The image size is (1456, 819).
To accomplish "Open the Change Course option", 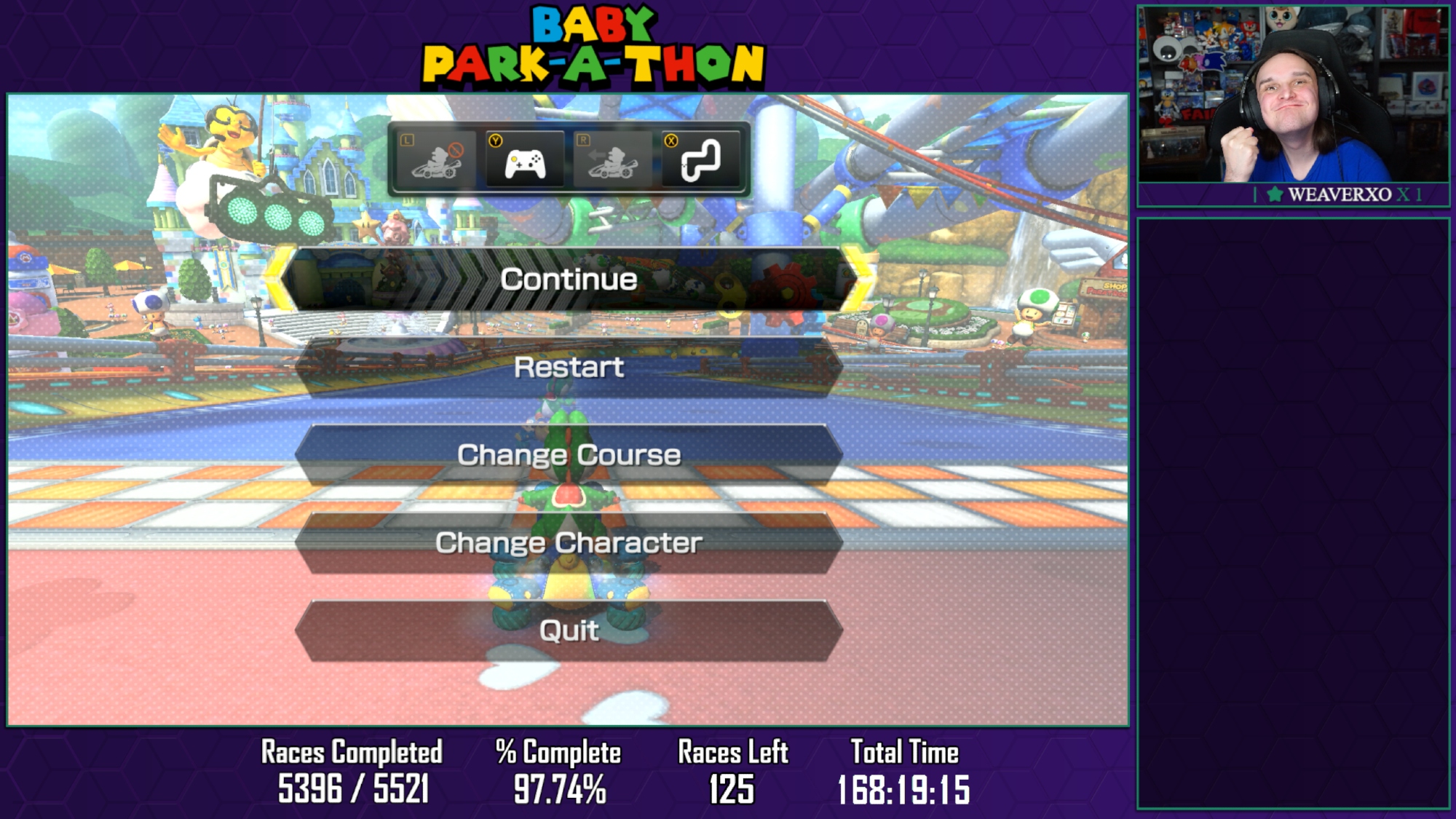I will pyautogui.click(x=569, y=455).
